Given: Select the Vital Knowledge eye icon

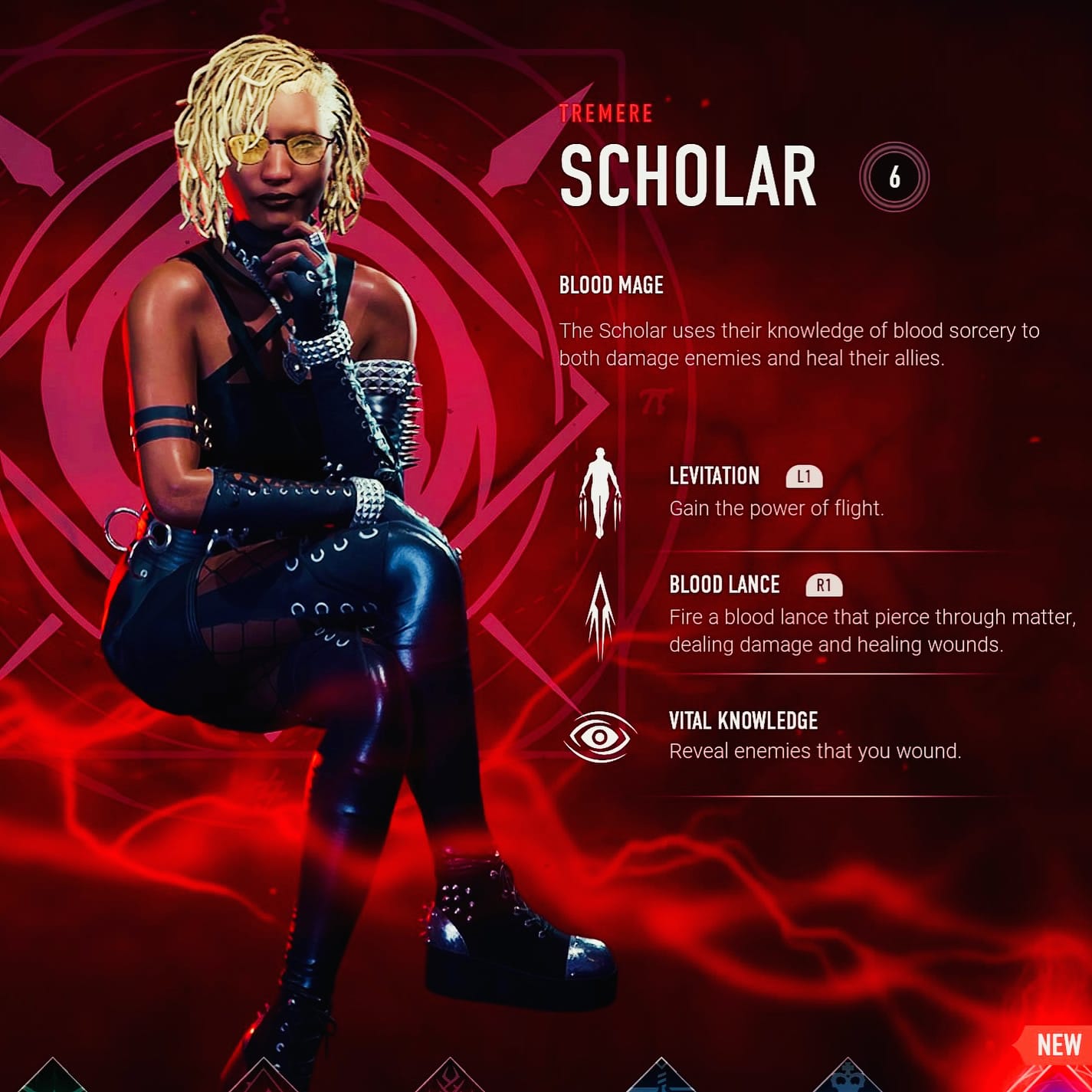Looking at the screenshot, I should click(x=600, y=737).
